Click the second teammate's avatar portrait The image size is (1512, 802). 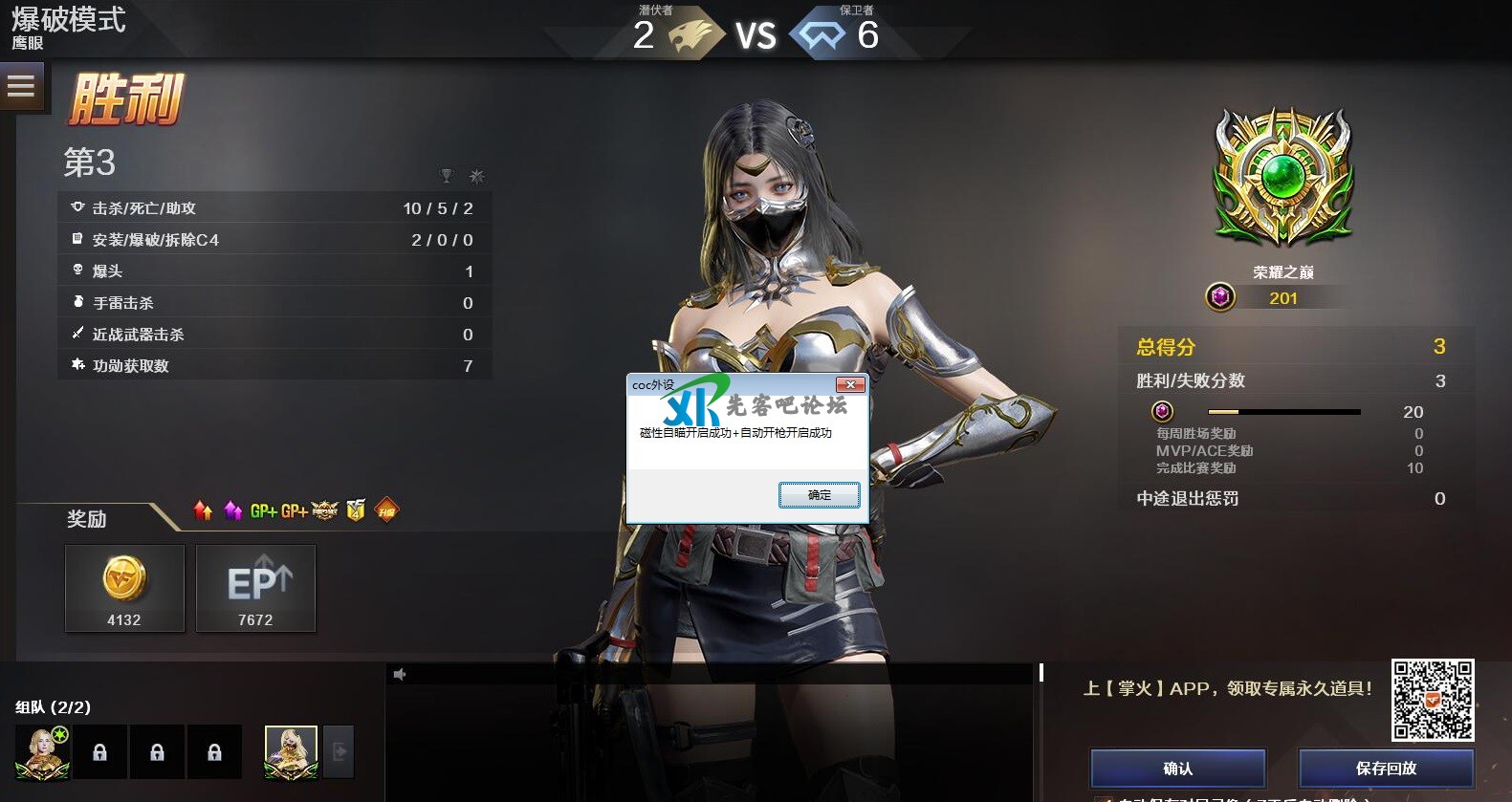tap(291, 752)
